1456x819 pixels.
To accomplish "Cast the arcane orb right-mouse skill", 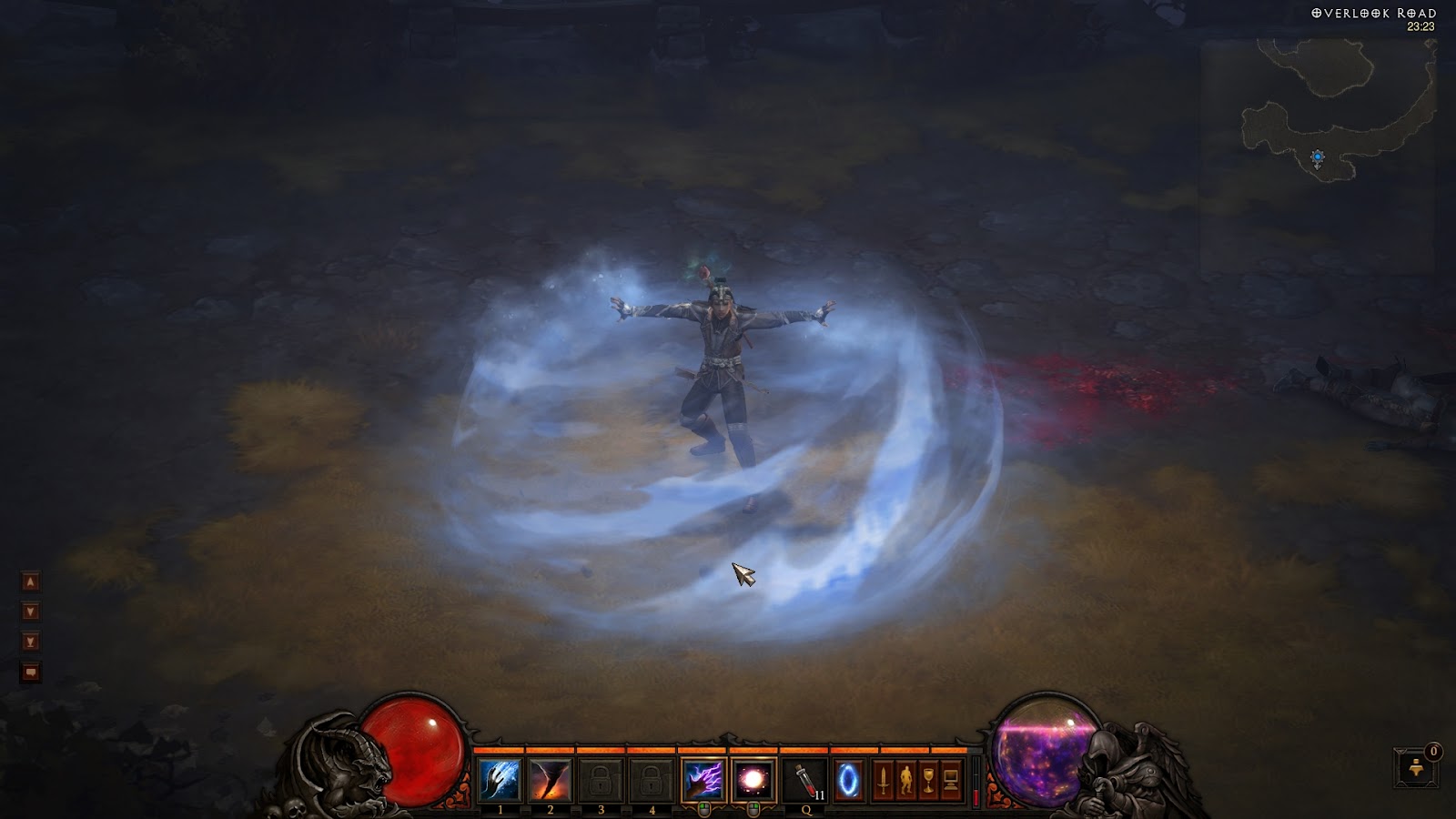I will pyautogui.click(x=753, y=781).
